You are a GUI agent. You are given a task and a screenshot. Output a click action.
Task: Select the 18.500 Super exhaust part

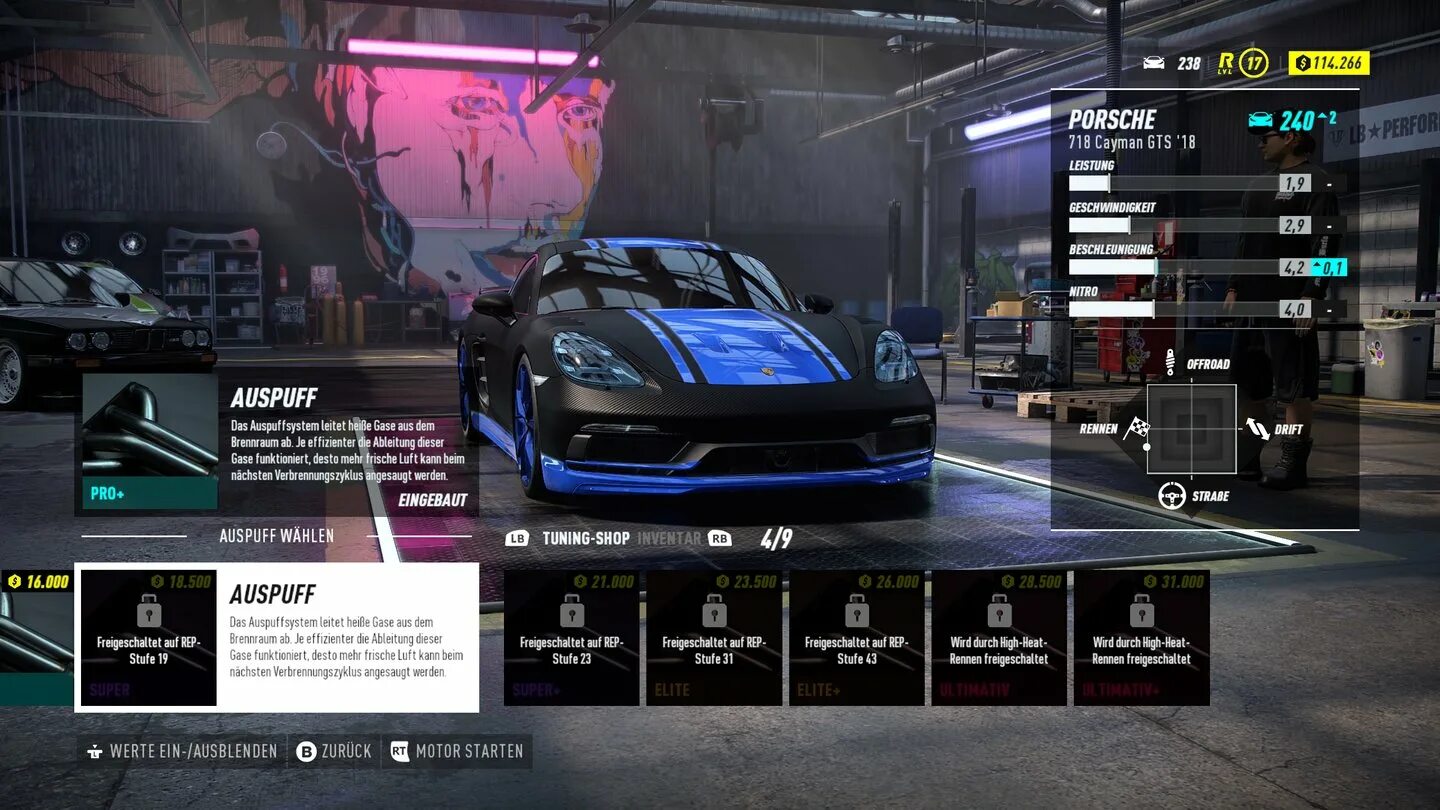tap(149, 638)
